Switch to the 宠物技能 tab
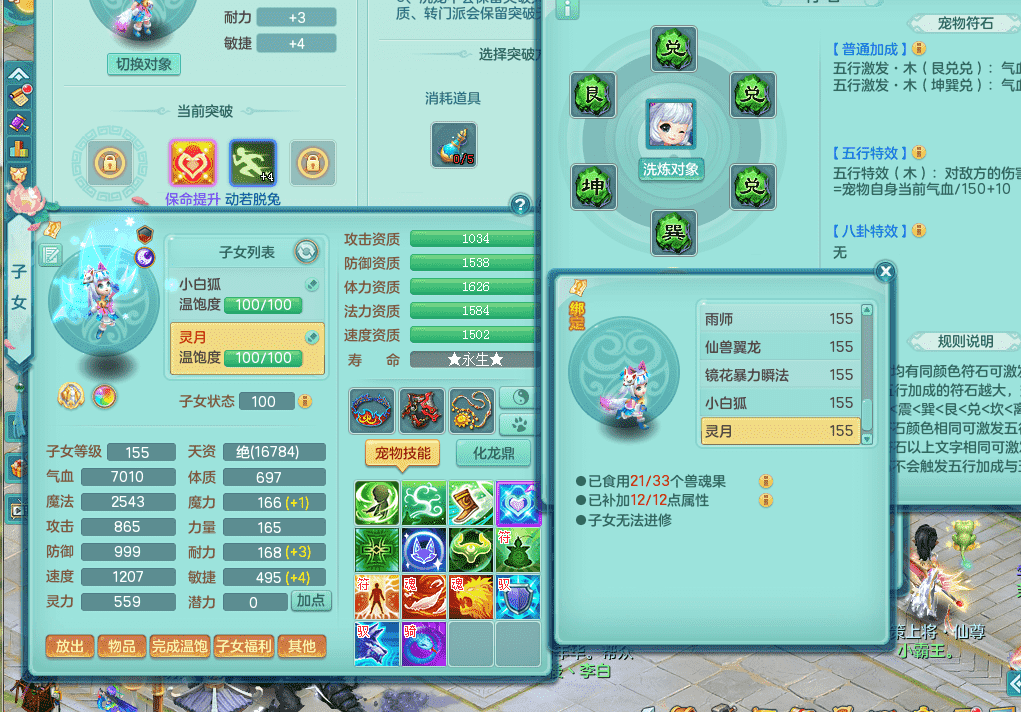1021x712 pixels. tap(402, 453)
